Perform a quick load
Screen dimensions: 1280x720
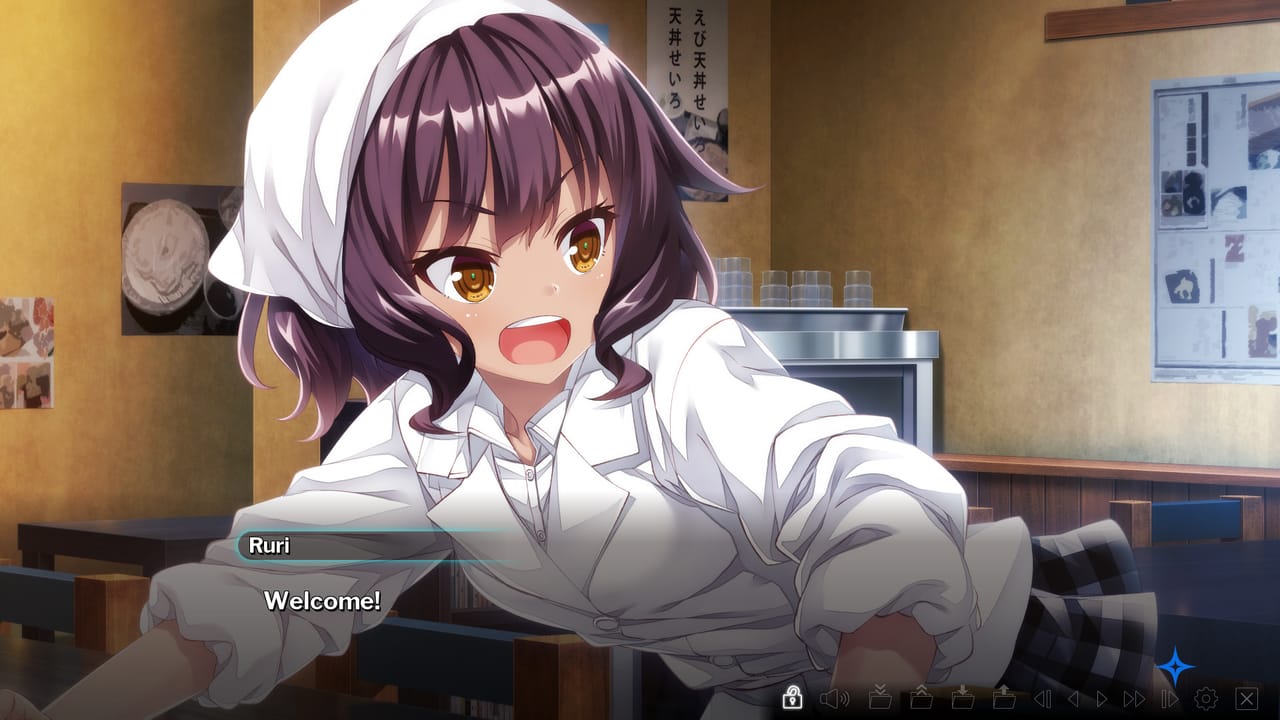923,700
